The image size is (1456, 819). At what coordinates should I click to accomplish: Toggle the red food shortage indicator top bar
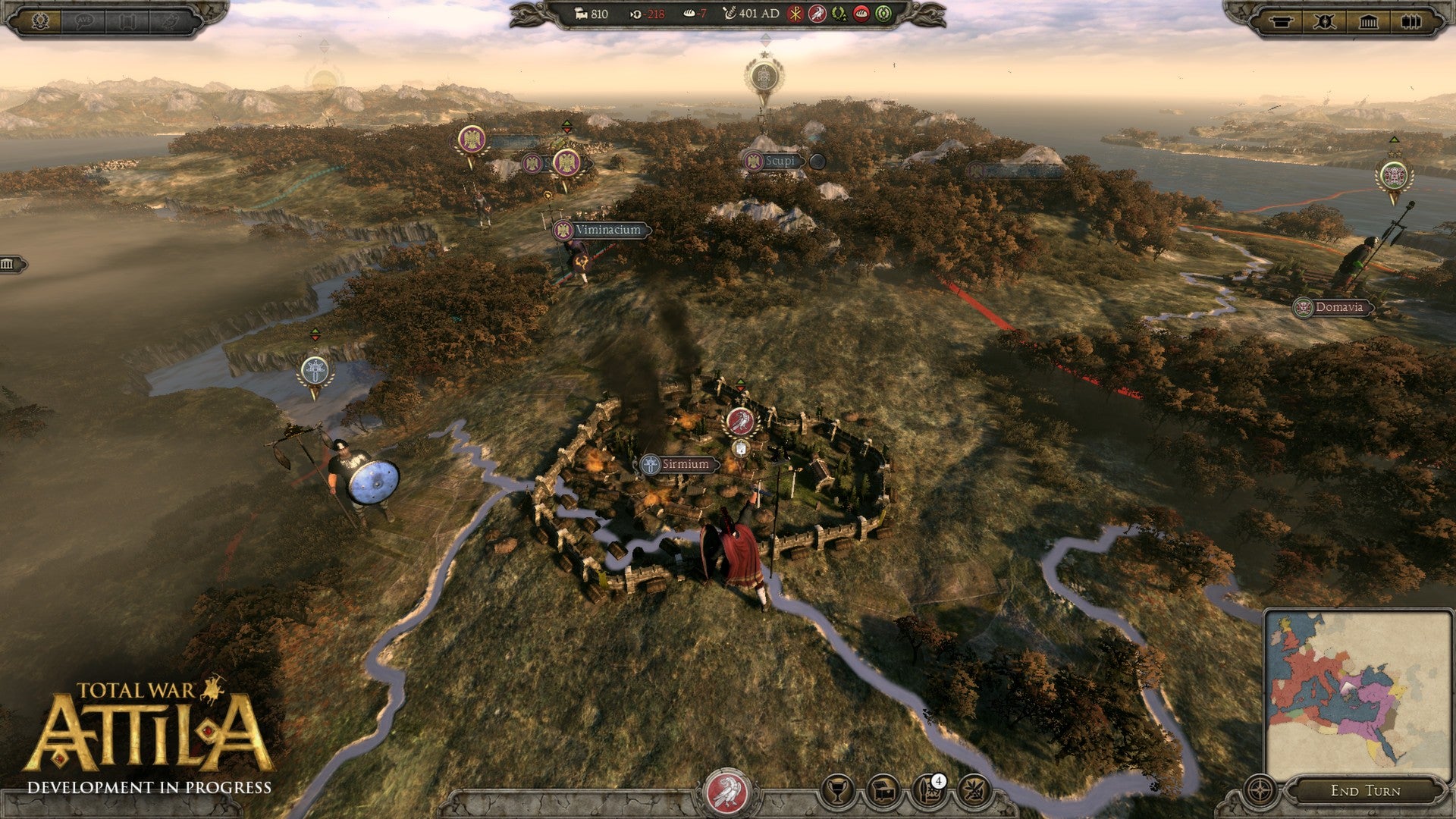[x=861, y=14]
